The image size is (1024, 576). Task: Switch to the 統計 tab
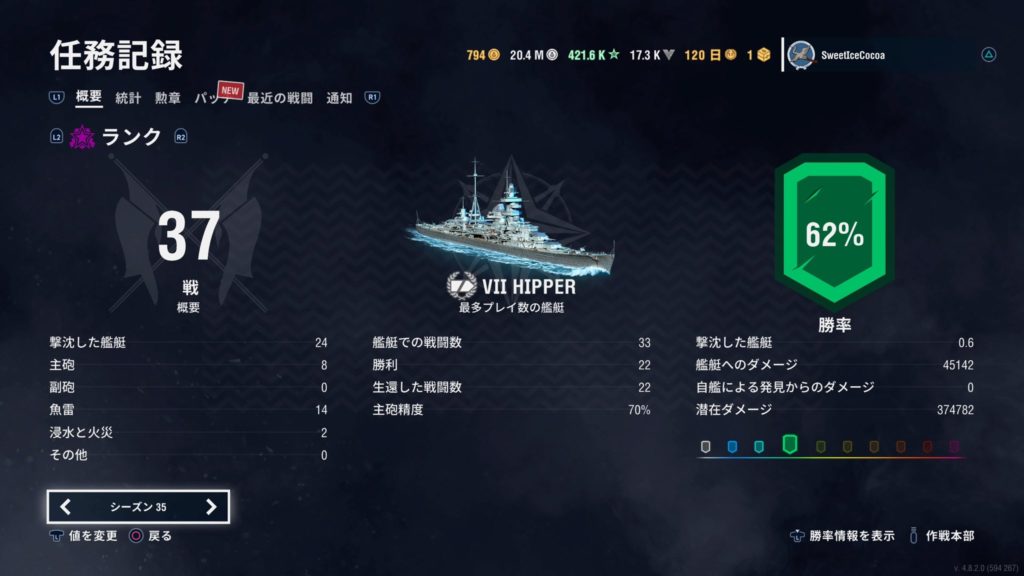tap(128, 98)
